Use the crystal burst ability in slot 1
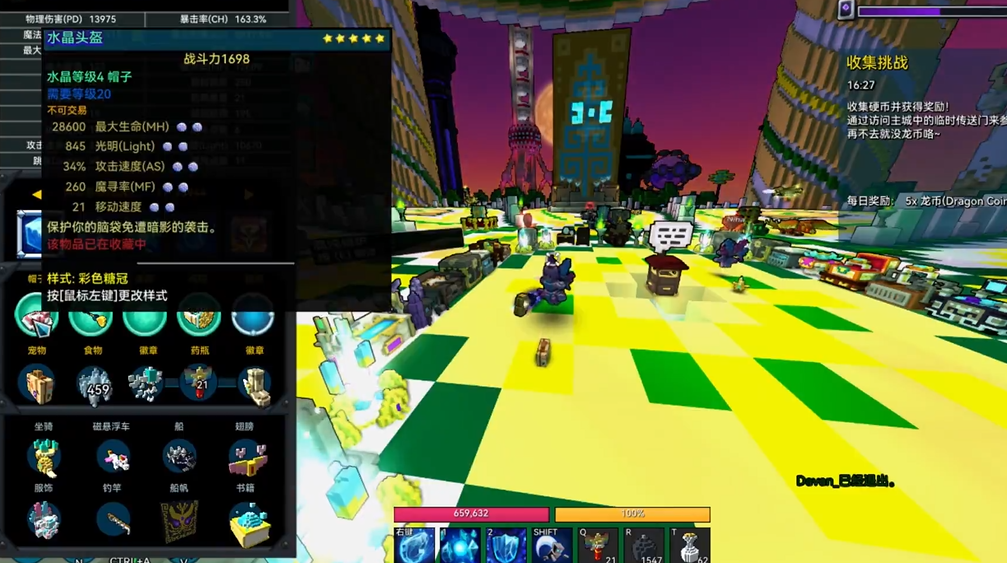Image resolution: width=1007 pixels, height=563 pixels. point(462,545)
